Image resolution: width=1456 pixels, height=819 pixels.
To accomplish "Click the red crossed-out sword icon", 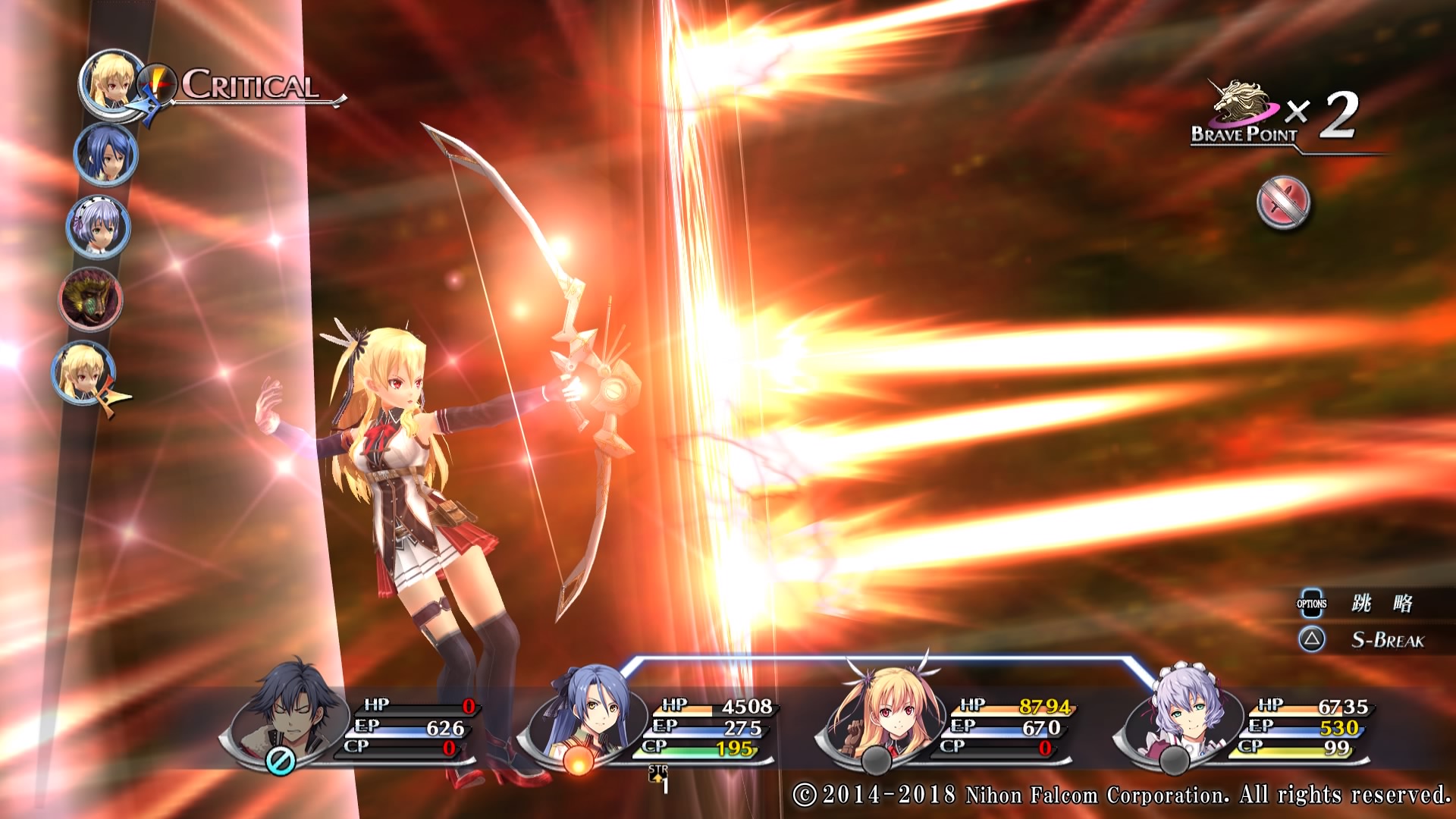I will click(1283, 203).
